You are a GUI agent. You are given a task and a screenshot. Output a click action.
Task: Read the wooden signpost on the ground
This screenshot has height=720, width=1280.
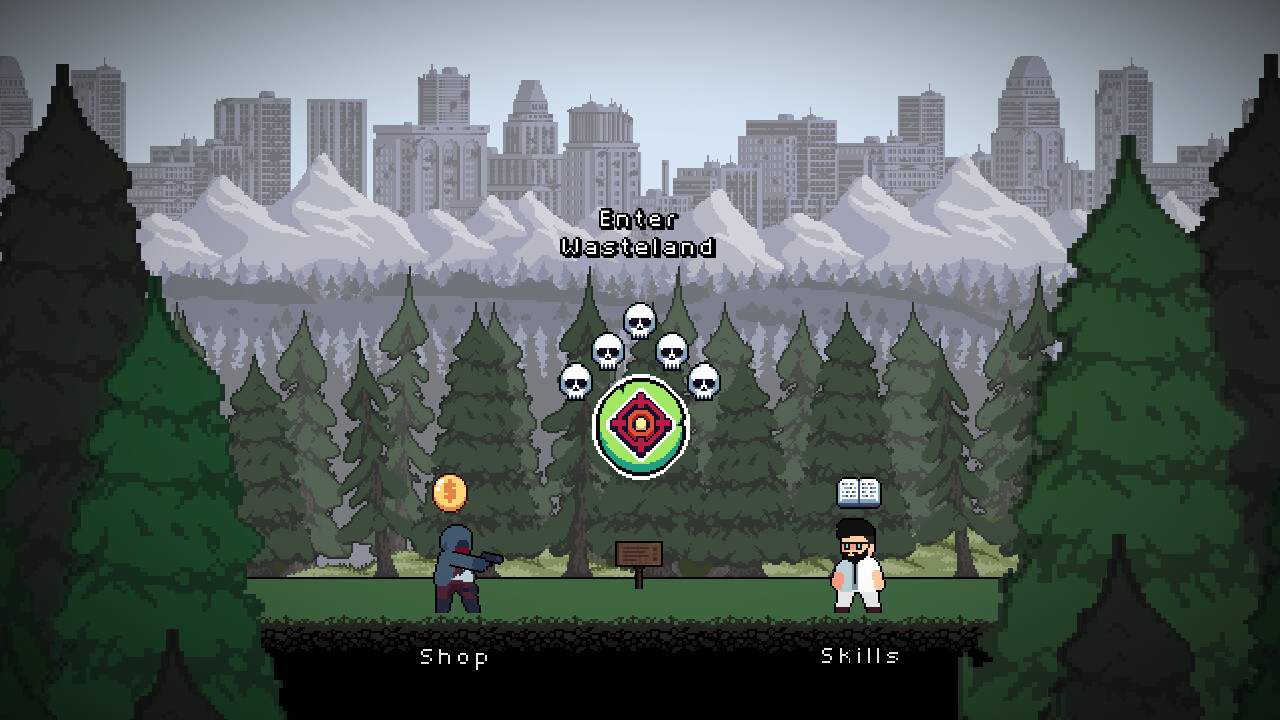pos(638,552)
